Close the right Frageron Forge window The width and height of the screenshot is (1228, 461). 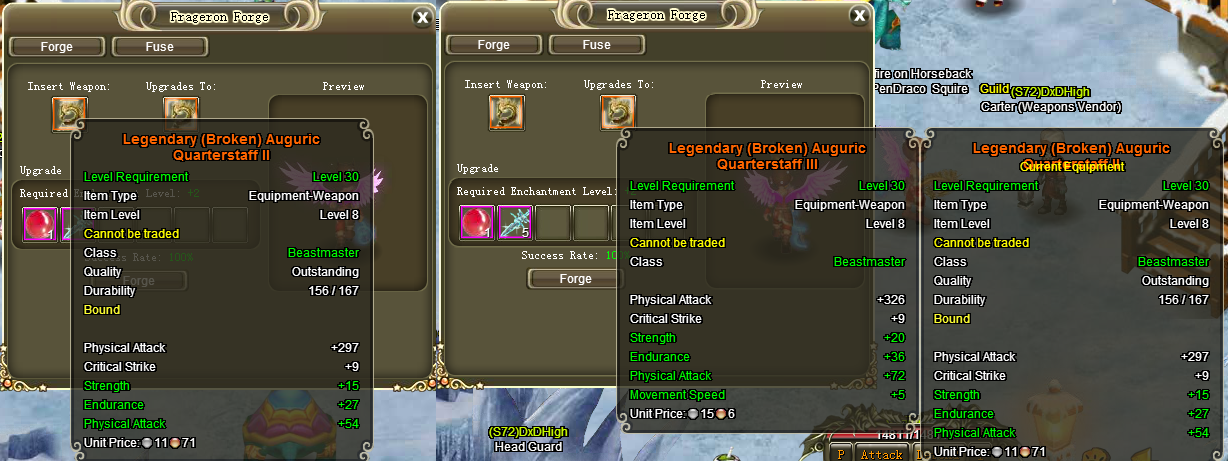(x=859, y=15)
